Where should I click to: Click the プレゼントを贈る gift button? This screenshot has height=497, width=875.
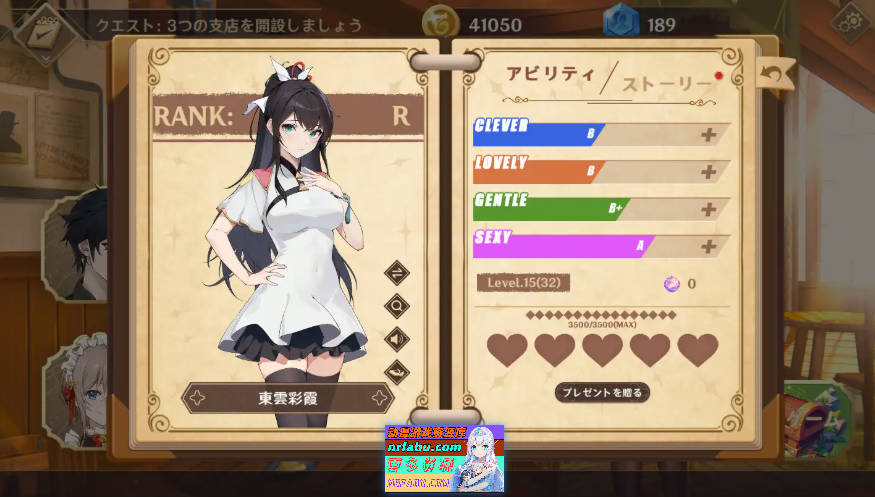[x=602, y=392]
